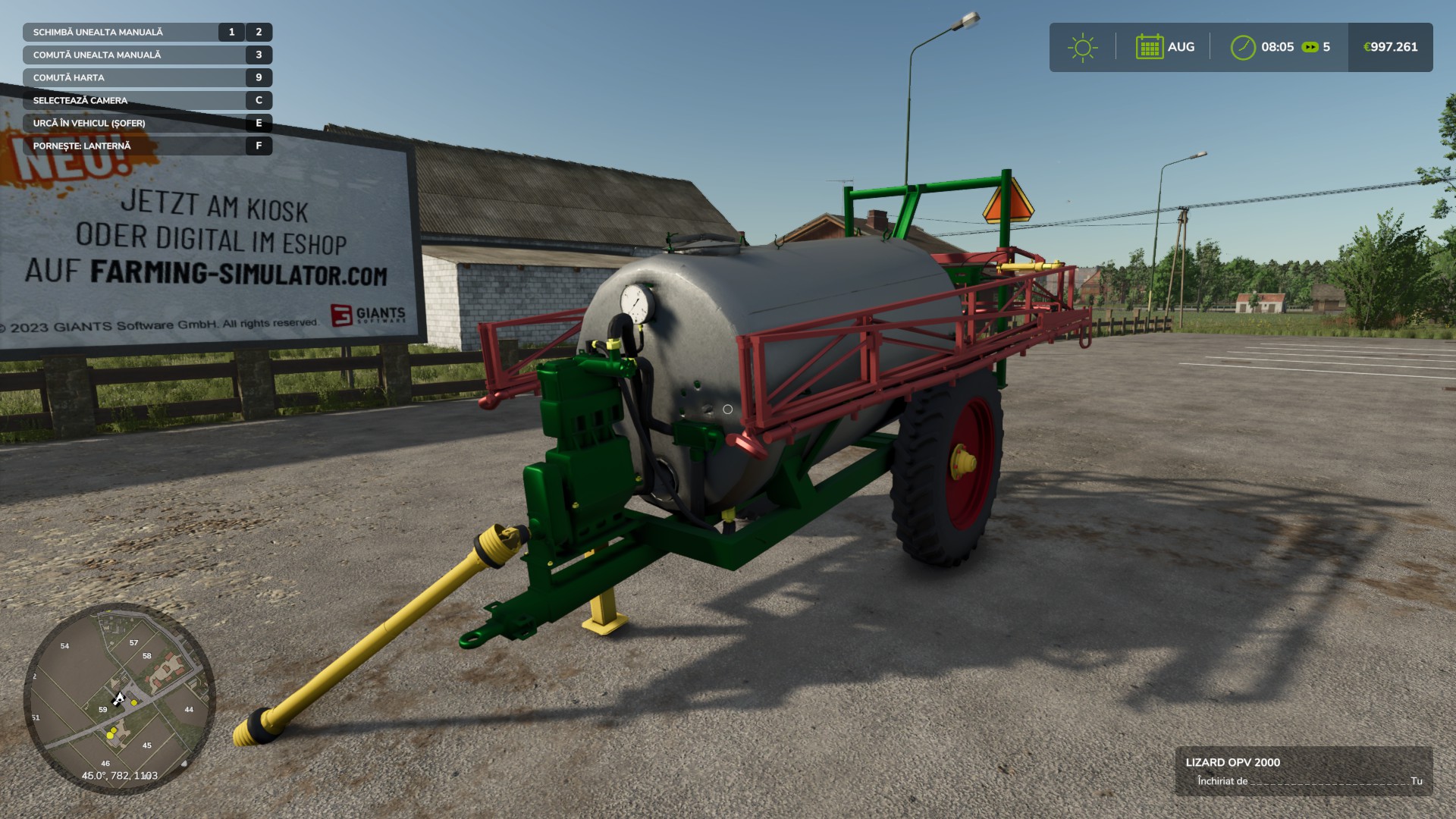This screenshot has width=1456, height=819.
Task: Select the player arrow on the minimap
Action: (120, 698)
